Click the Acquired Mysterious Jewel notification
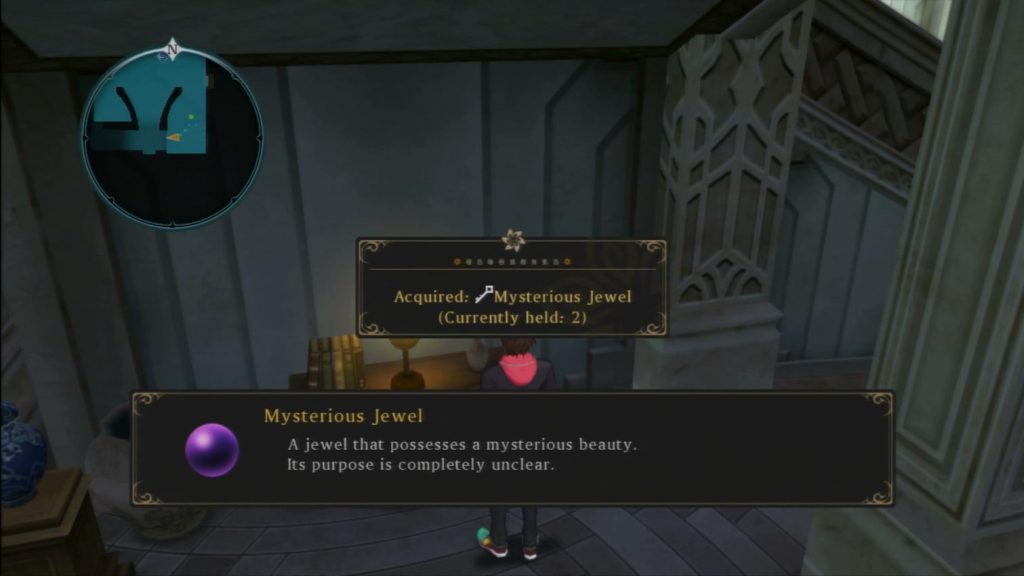1024x576 pixels. [x=513, y=288]
